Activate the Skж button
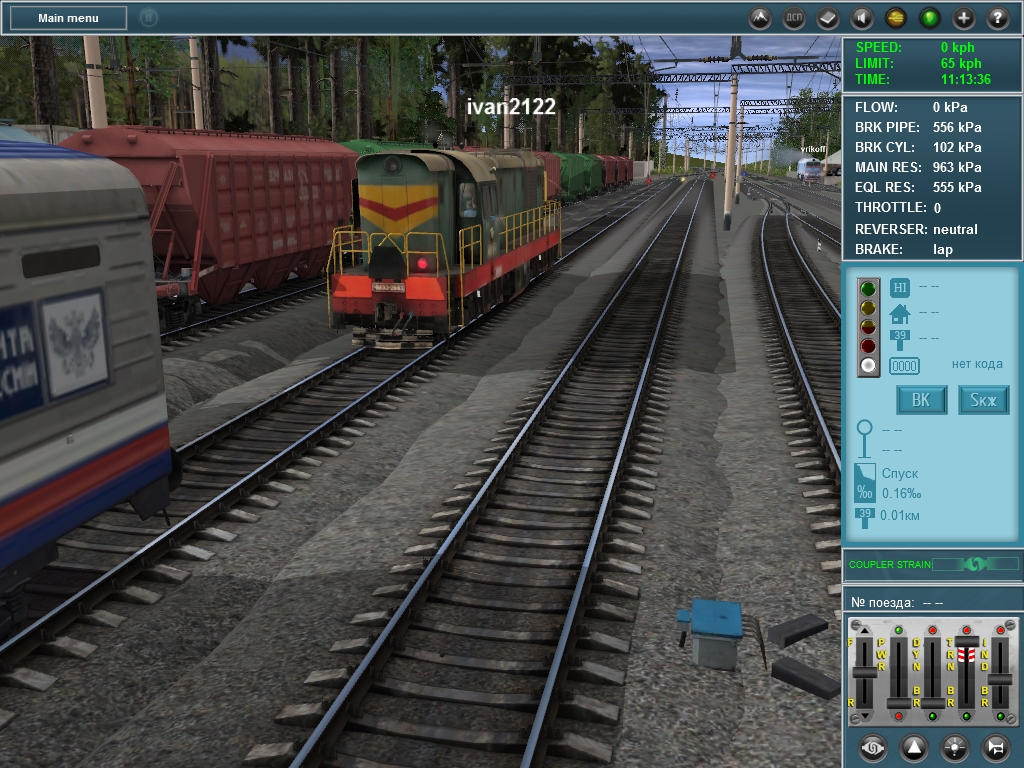Viewport: 1024px width, 768px height. pyautogui.click(x=984, y=401)
